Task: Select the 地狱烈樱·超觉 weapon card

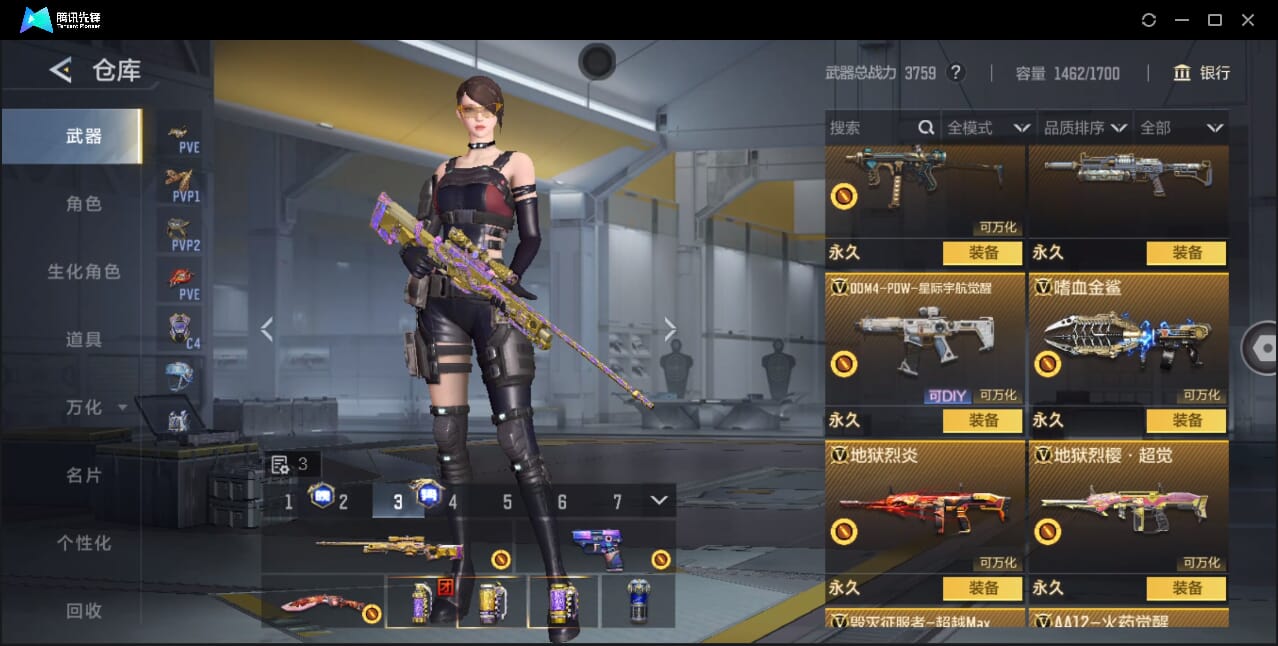Action: pyautogui.click(x=1128, y=508)
